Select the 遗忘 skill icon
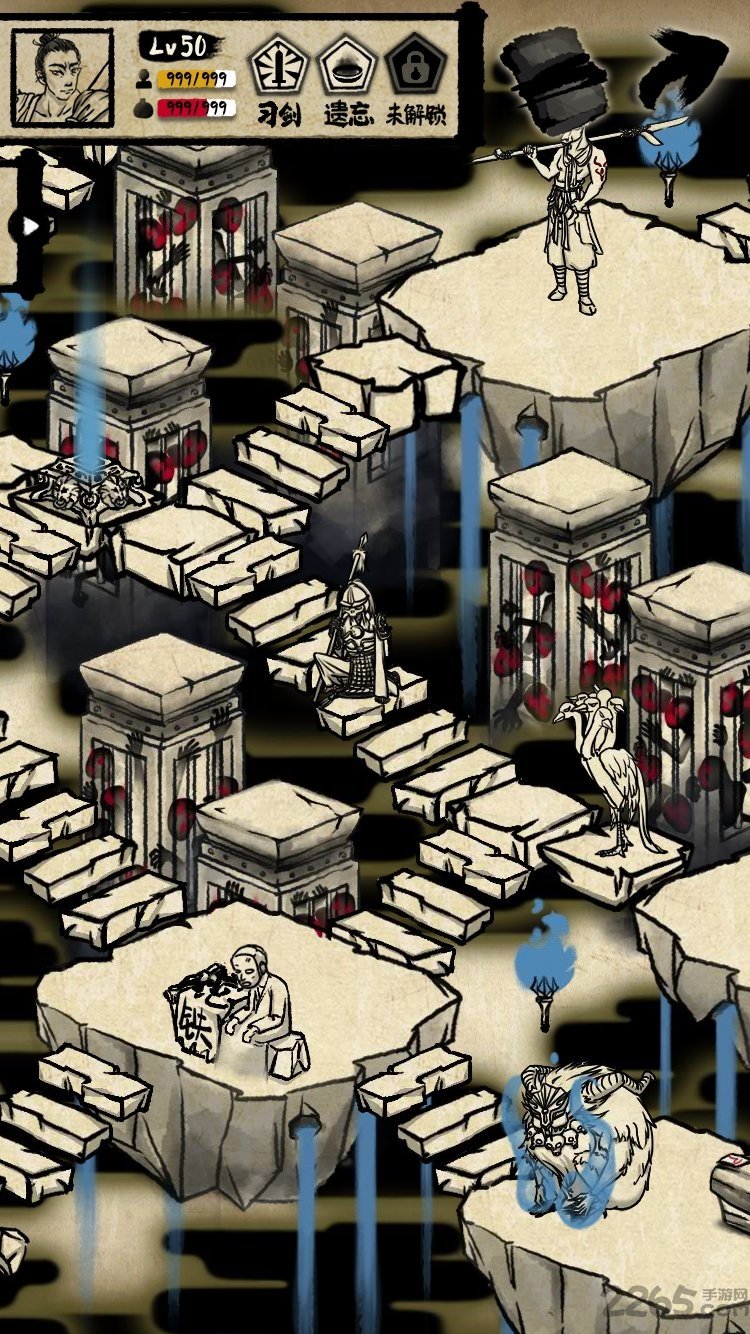 click(346, 66)
